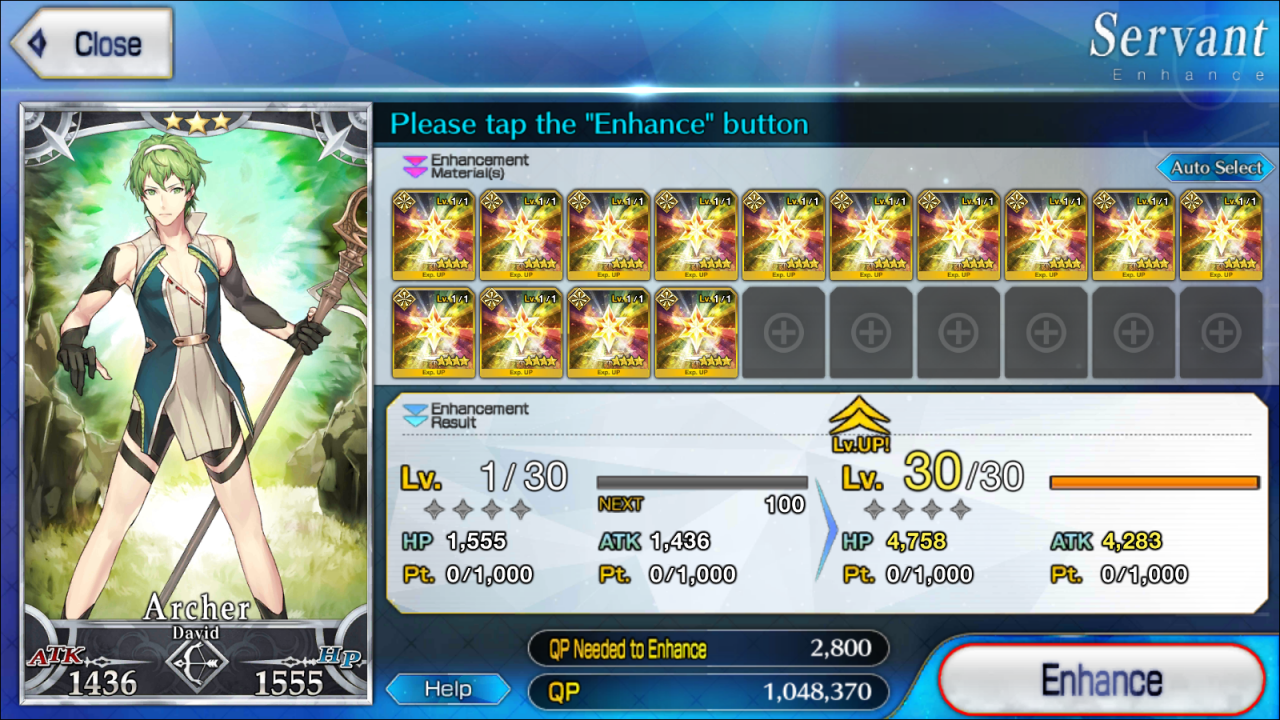Select the first EXP material card
Image resolution: width=1280 pixels, height=720 pixels.
click(x=433, y=235)
